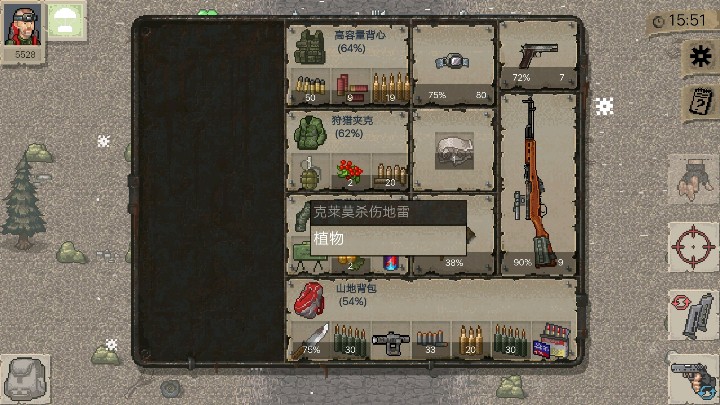Select the knife in the backpack

tap(309, 339)
